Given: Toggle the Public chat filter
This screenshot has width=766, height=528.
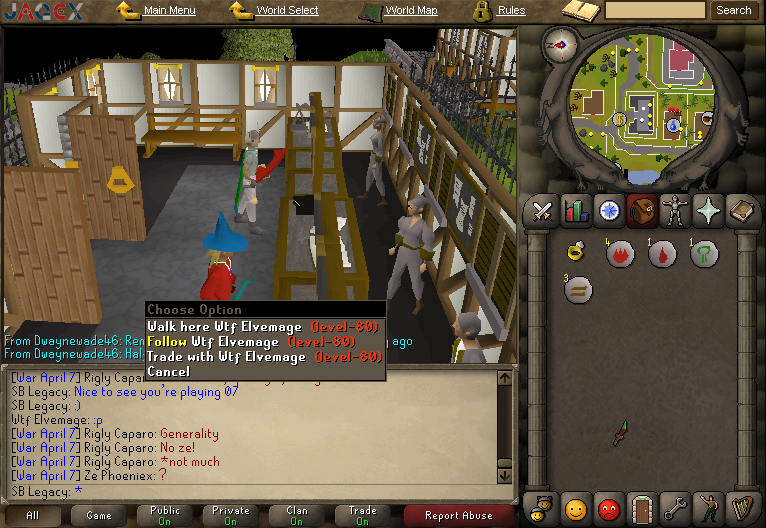Looking at the screenshot, I should point(165,515).
